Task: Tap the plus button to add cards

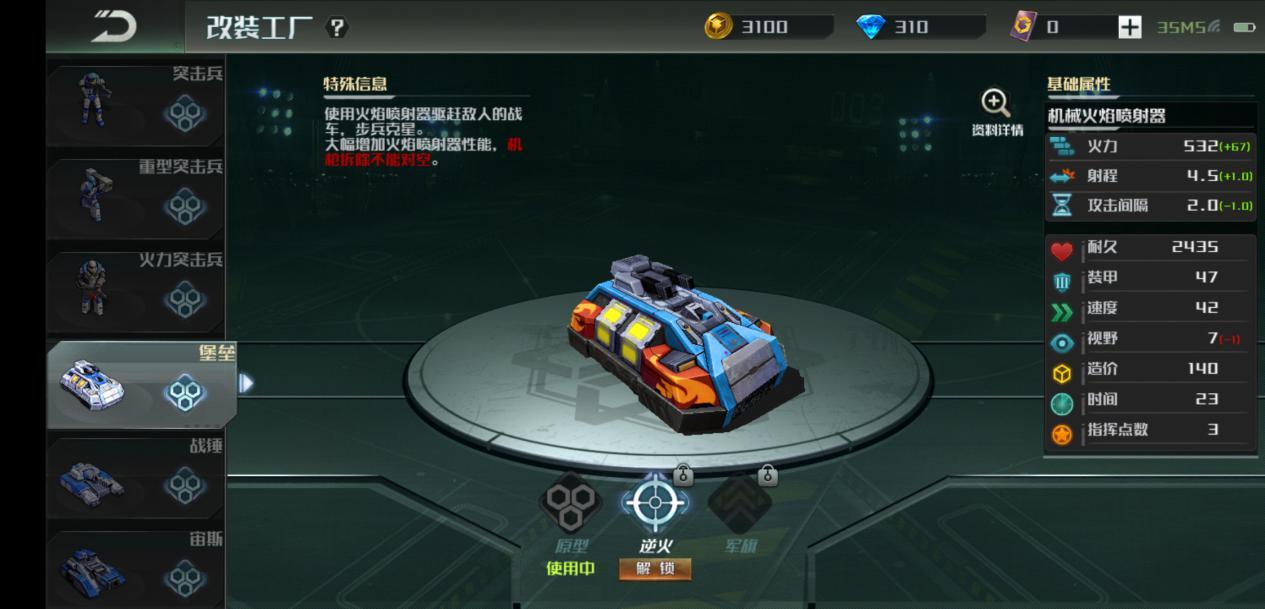Action: [x=1129, y=27]
